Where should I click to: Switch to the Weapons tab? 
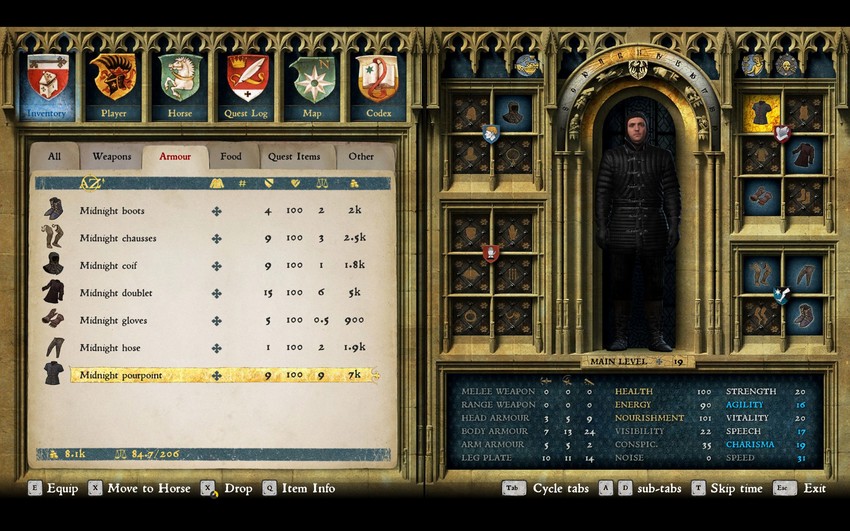coord(112,157)
